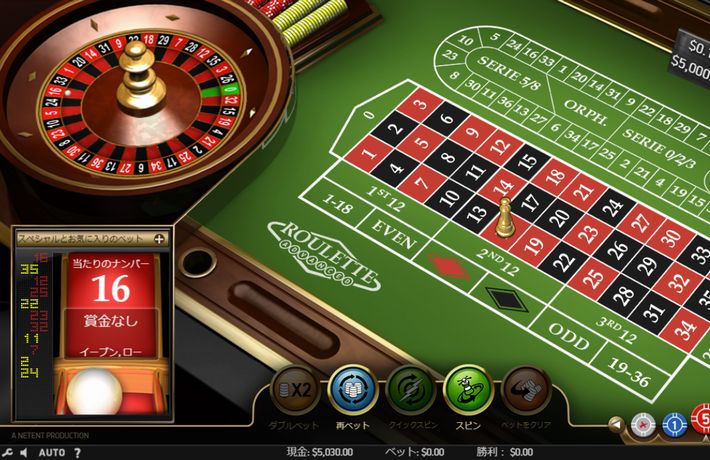
Task: Open the wrench settings icon
Action: (8, 452)
